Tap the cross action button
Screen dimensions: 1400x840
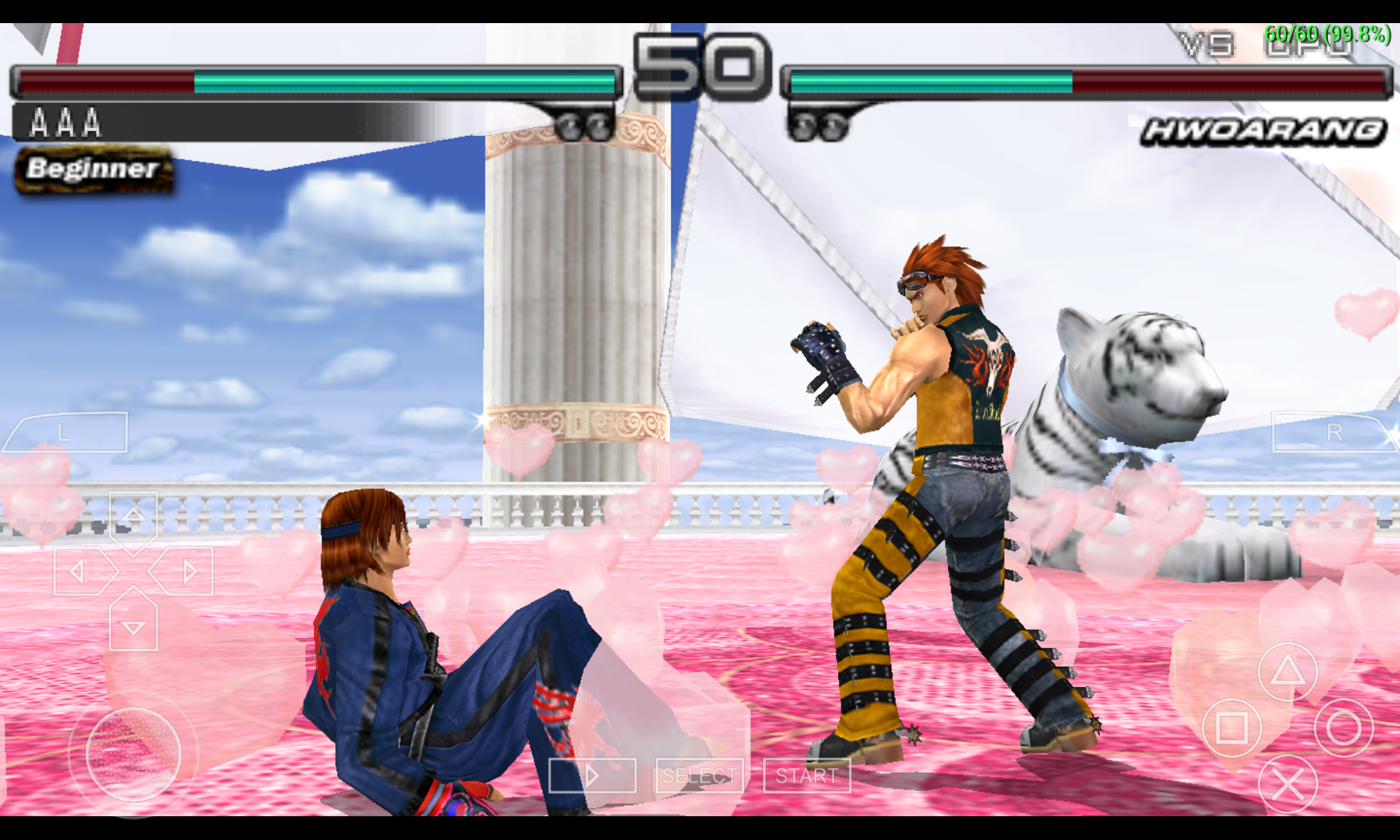point(1287,784)
